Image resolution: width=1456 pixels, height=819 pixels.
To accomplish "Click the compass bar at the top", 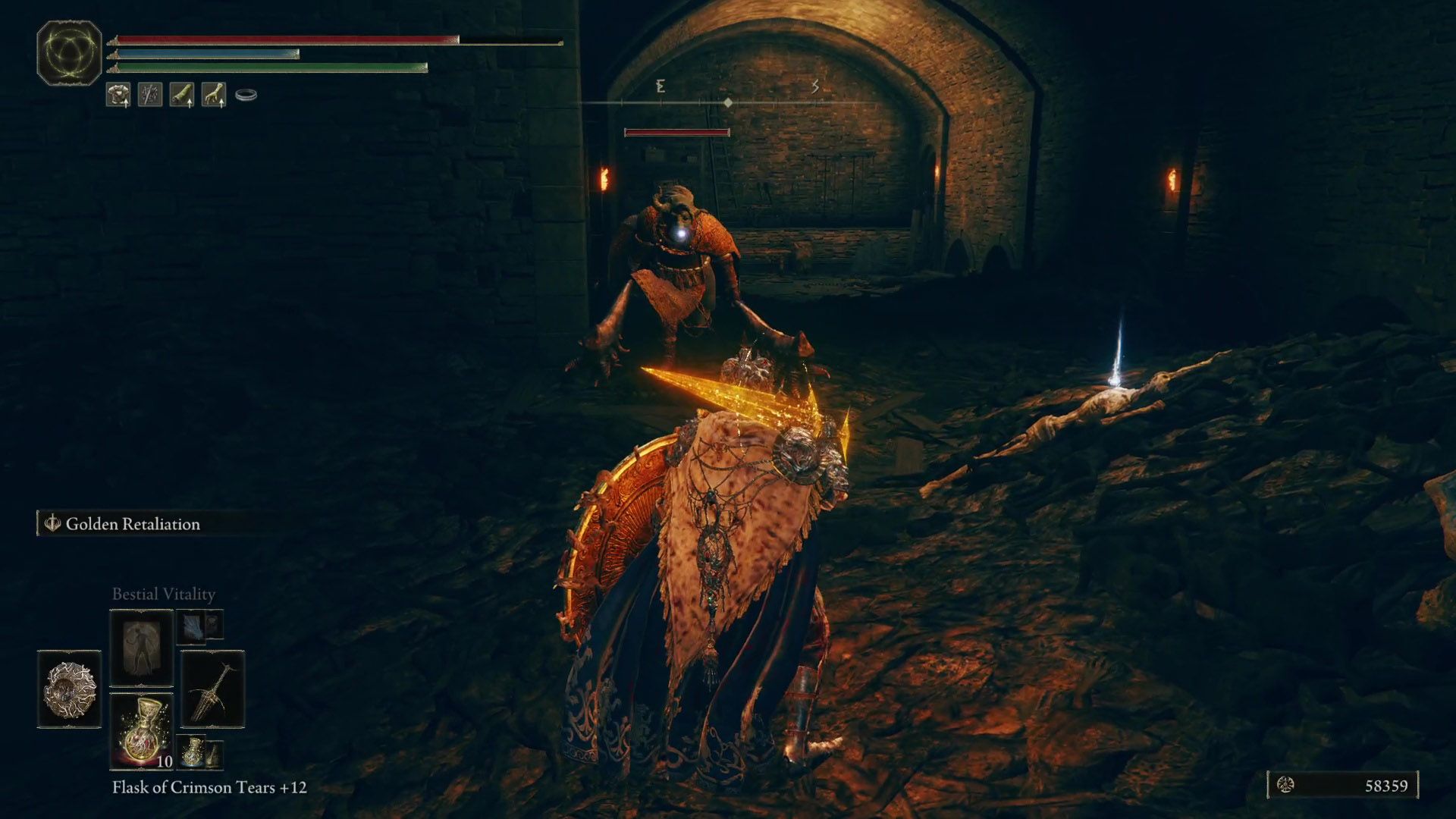I will coord(727,102).
